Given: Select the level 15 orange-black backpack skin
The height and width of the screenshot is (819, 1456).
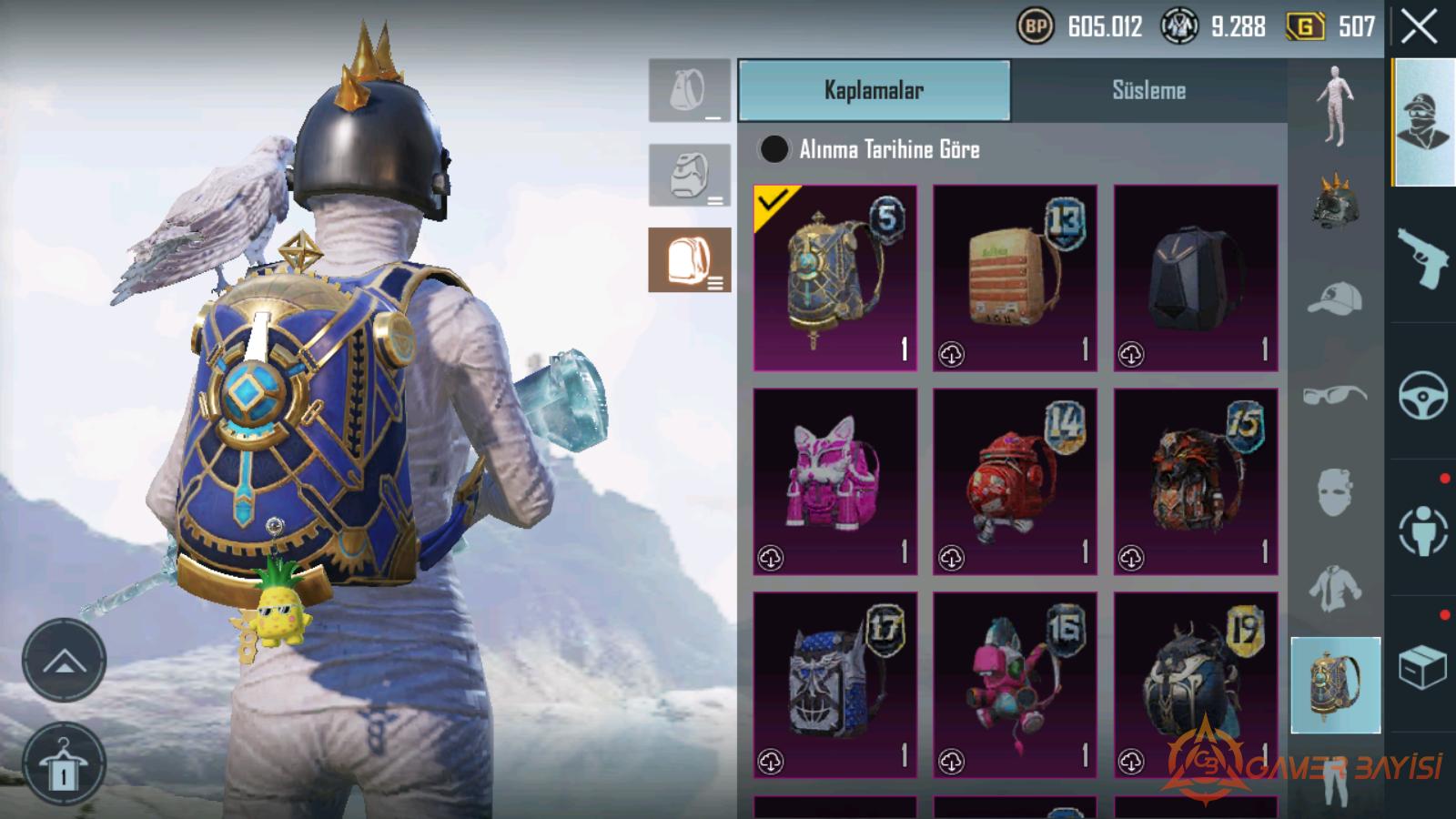Looking at the screenshot, I should pyautogui.click(x=1195, y=481).
